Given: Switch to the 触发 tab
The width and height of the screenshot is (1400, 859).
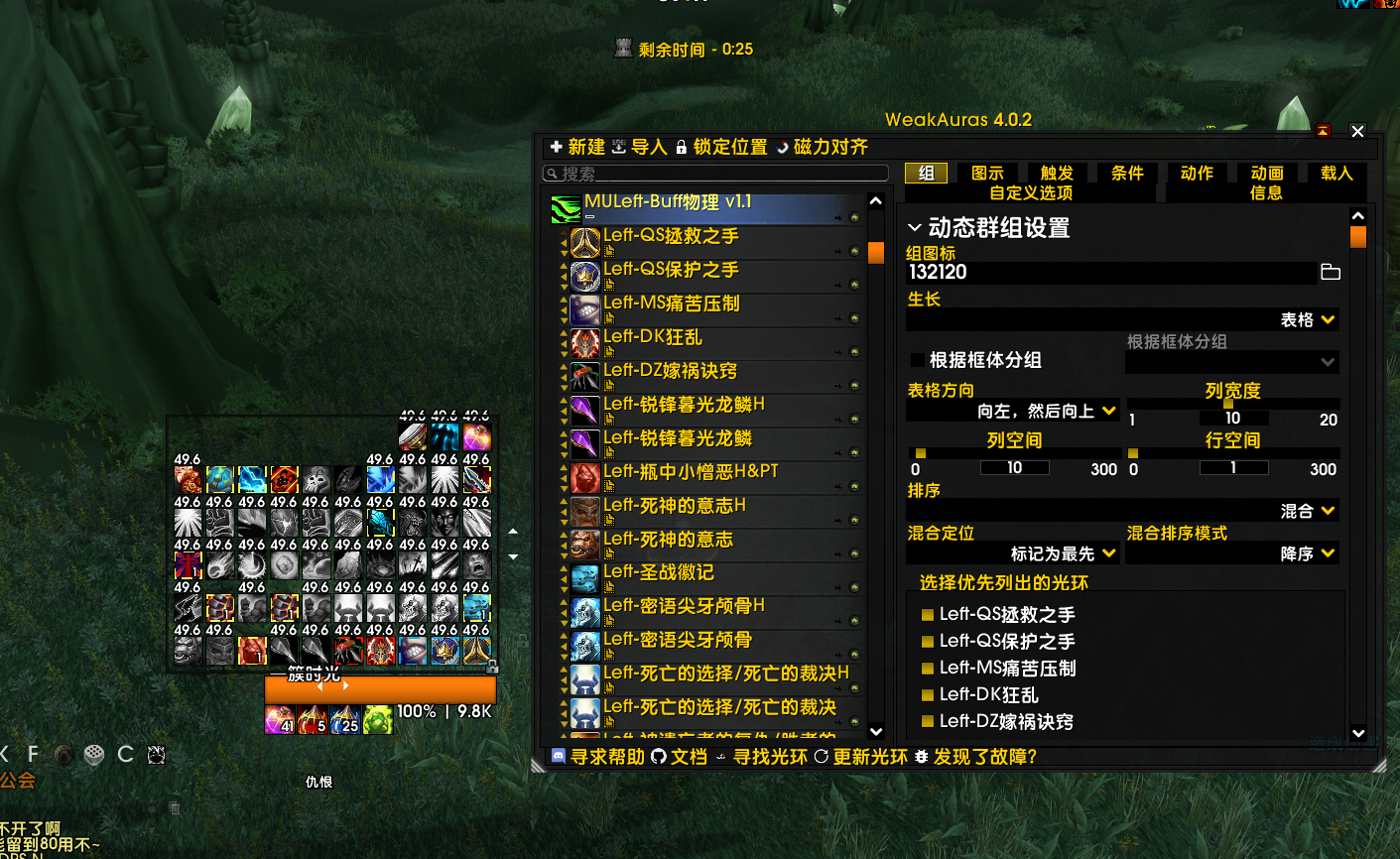Looking at the screenshot, I should coord(1056,172).
